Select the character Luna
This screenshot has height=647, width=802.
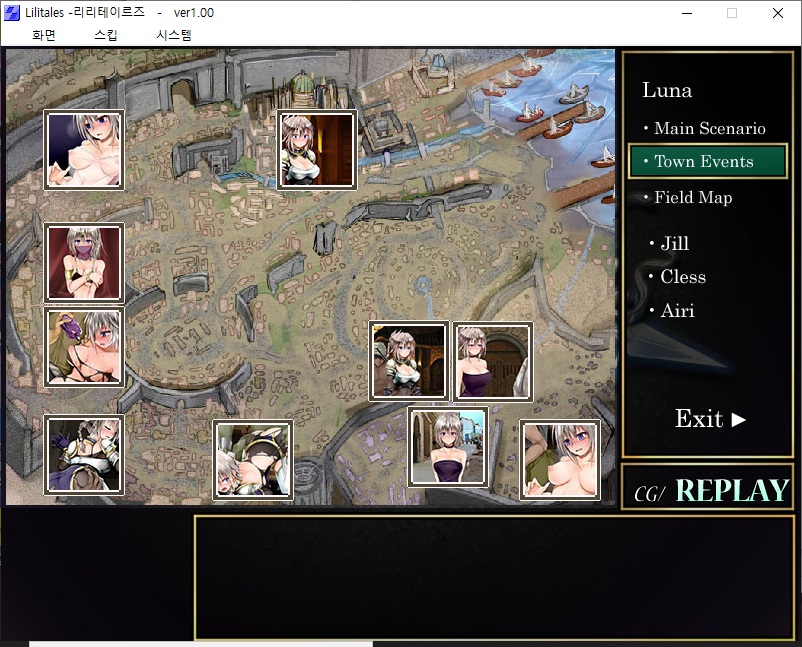click(x=667, y=90)
